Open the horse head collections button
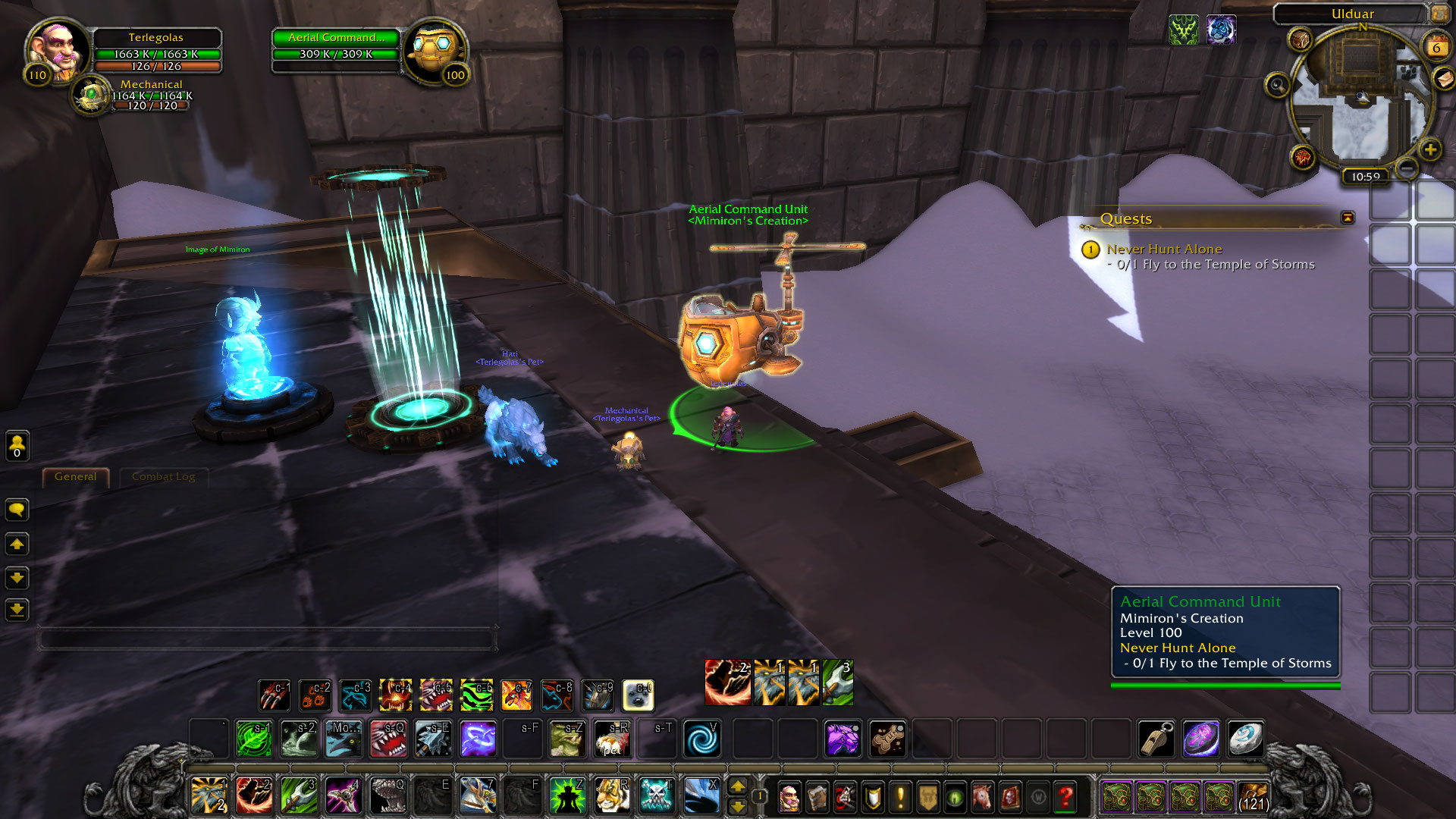Image resolution: width=1456 pixels, height=819 pixels. [982, 797]
